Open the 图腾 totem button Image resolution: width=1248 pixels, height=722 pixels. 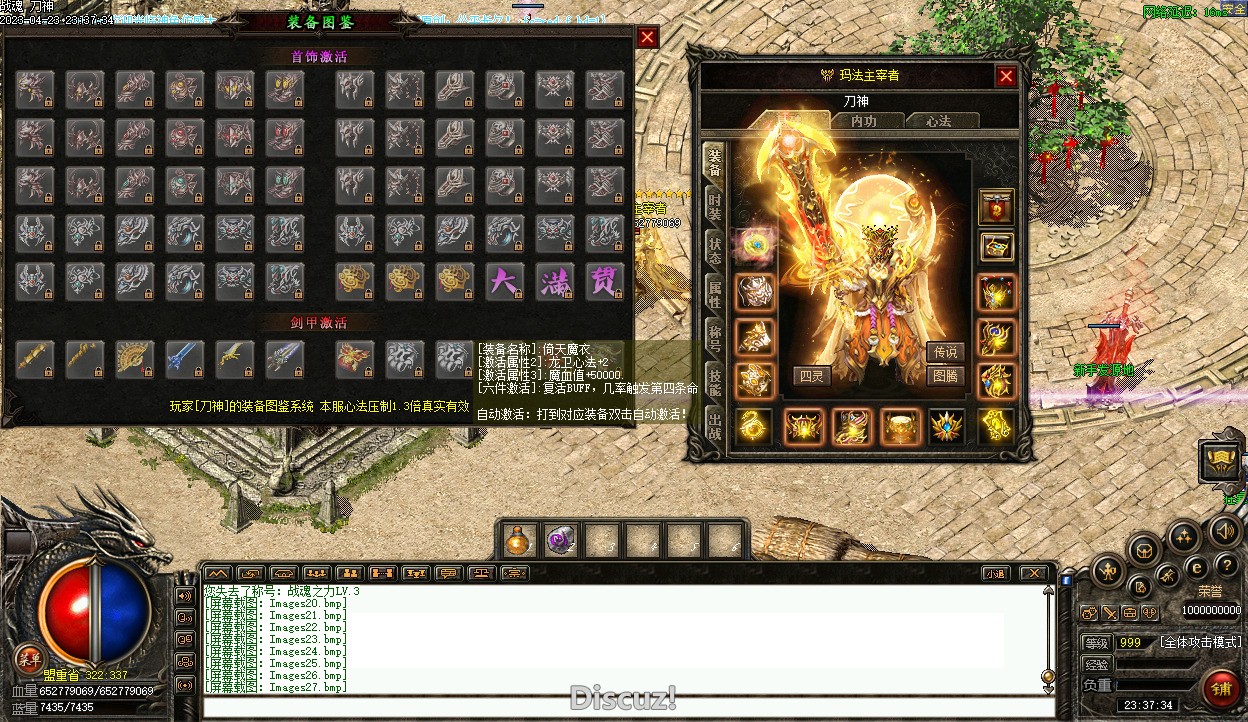click(945, 376)
